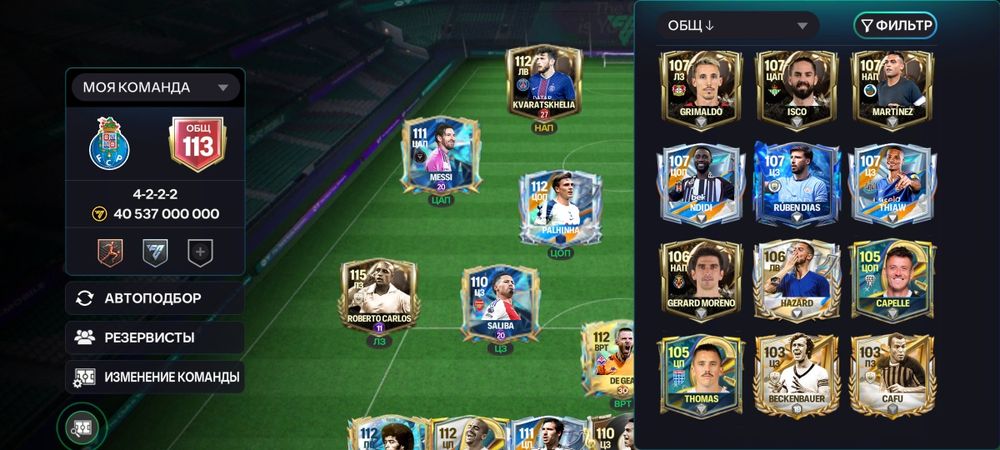Open the ФИЛЬТР filter button
This screenshot has width=1000, height=450.
[x=894, y=25]
